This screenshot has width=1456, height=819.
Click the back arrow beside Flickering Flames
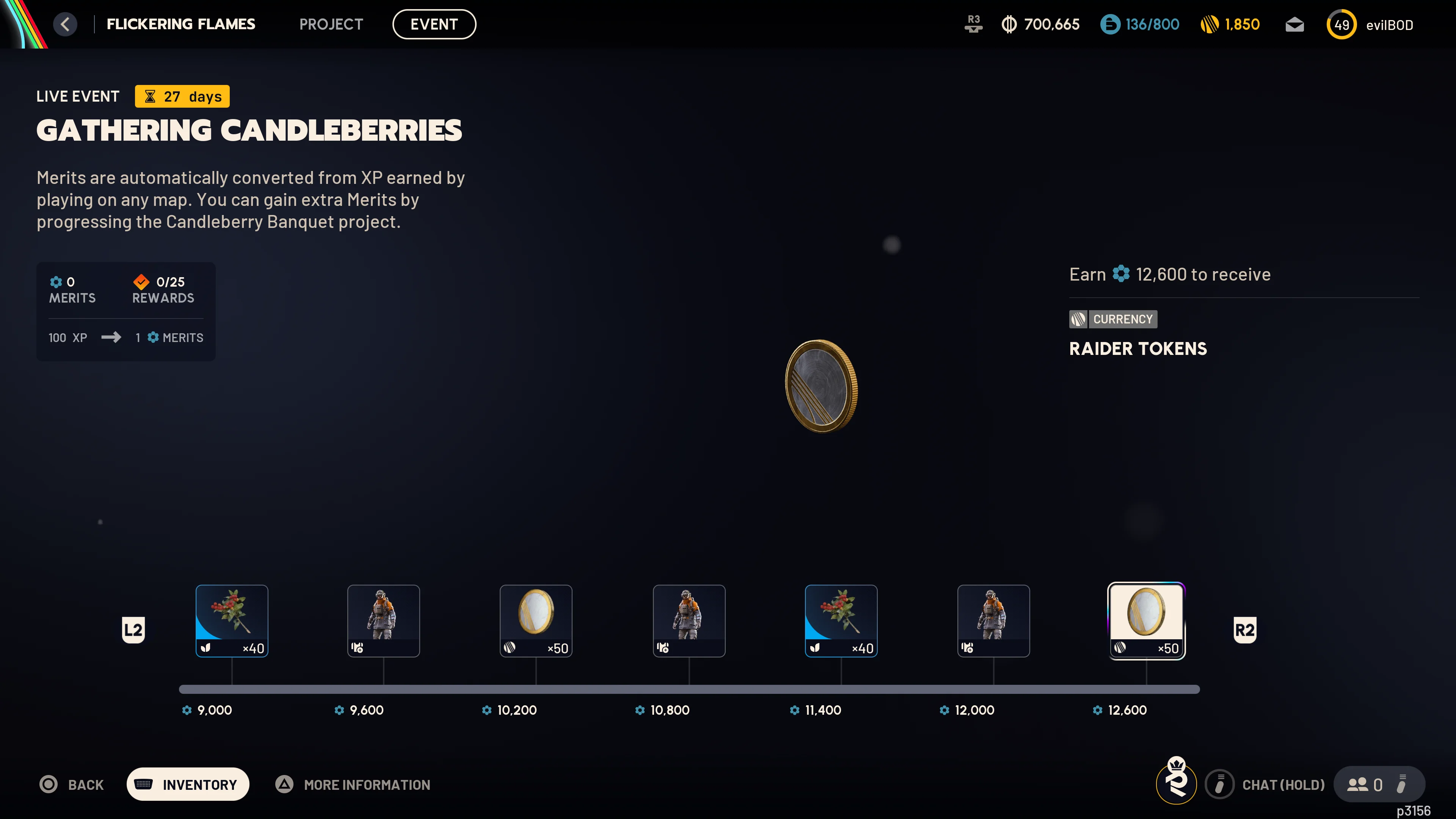point(65,24)
